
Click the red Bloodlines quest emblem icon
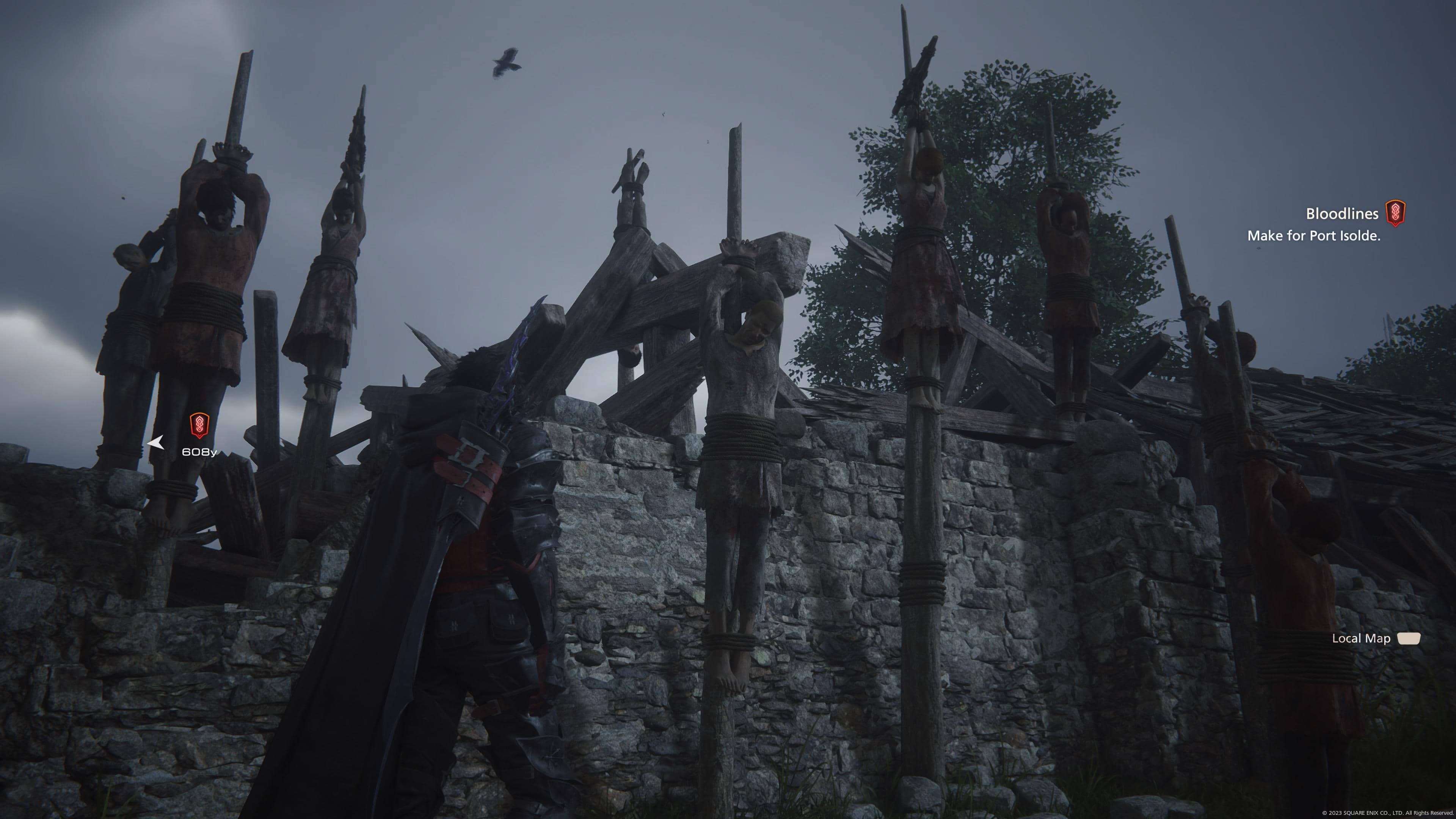1395,213
